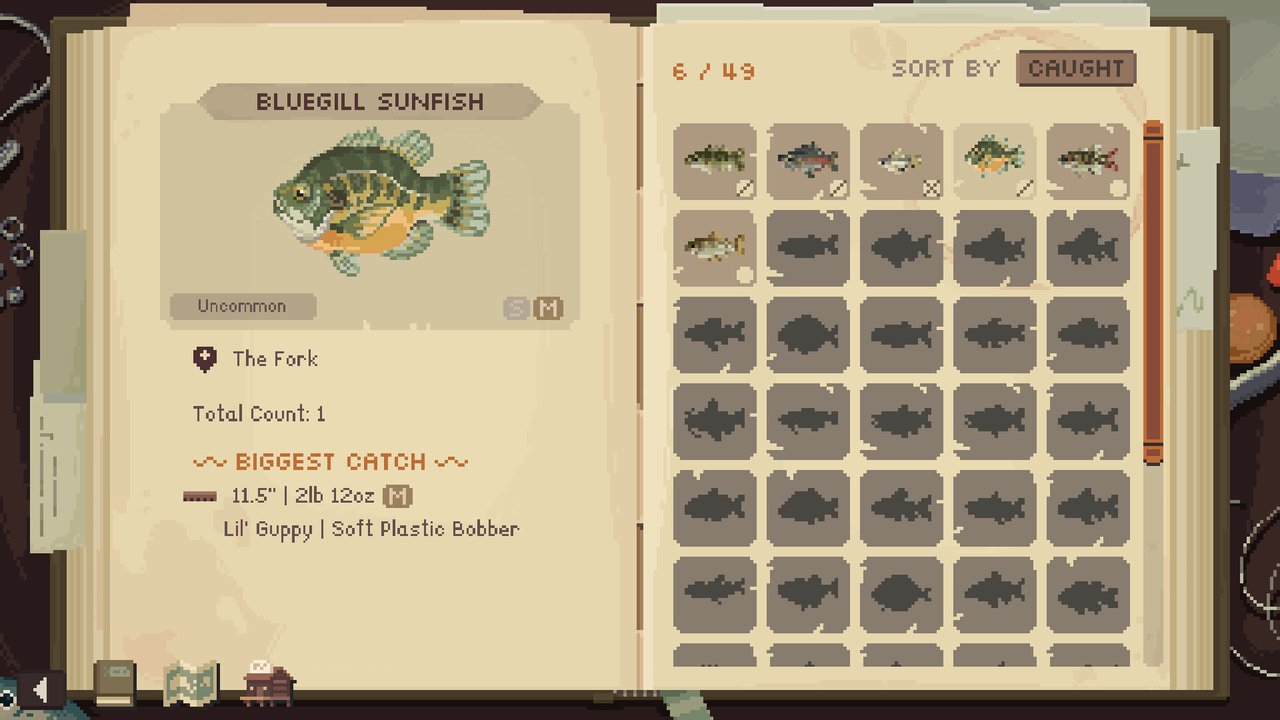This screenshot has height=720, width=1280.
Task: Select the first green fish entry
Action: (x=714, y=160)
